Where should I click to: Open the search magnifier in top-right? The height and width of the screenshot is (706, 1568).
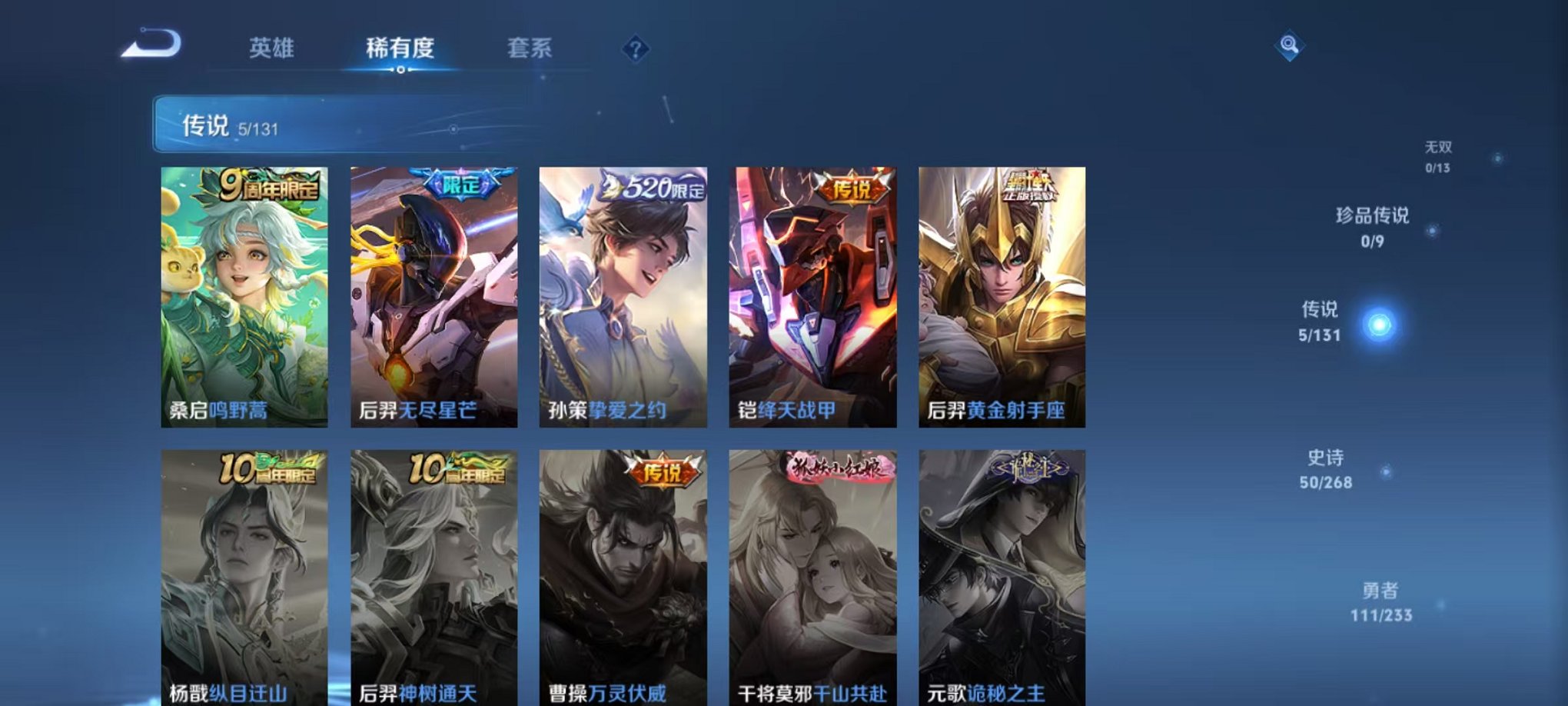click(1288, 46)
